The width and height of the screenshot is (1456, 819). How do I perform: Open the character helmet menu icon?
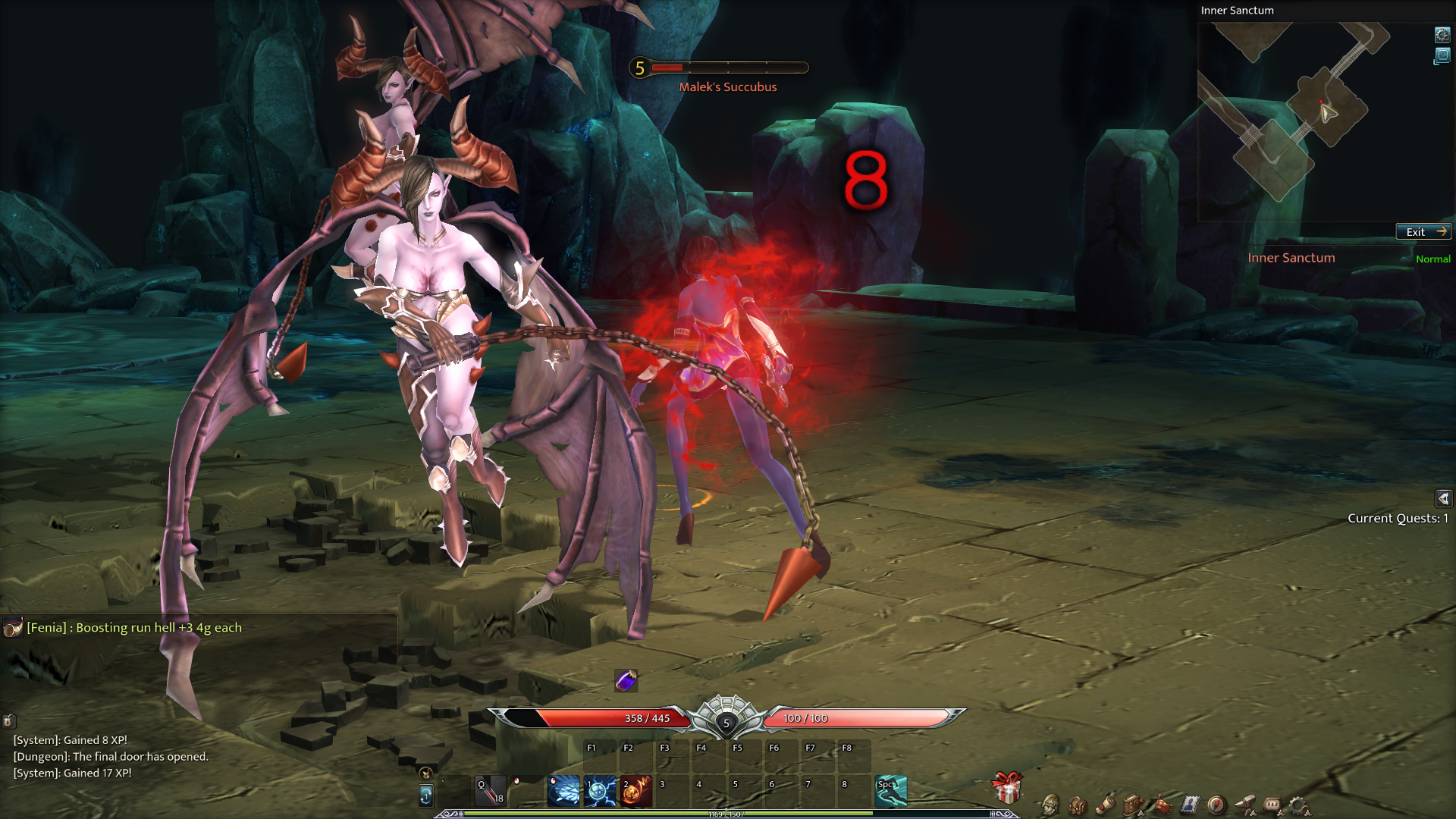pyautogui.click(x=1050, y=805)
